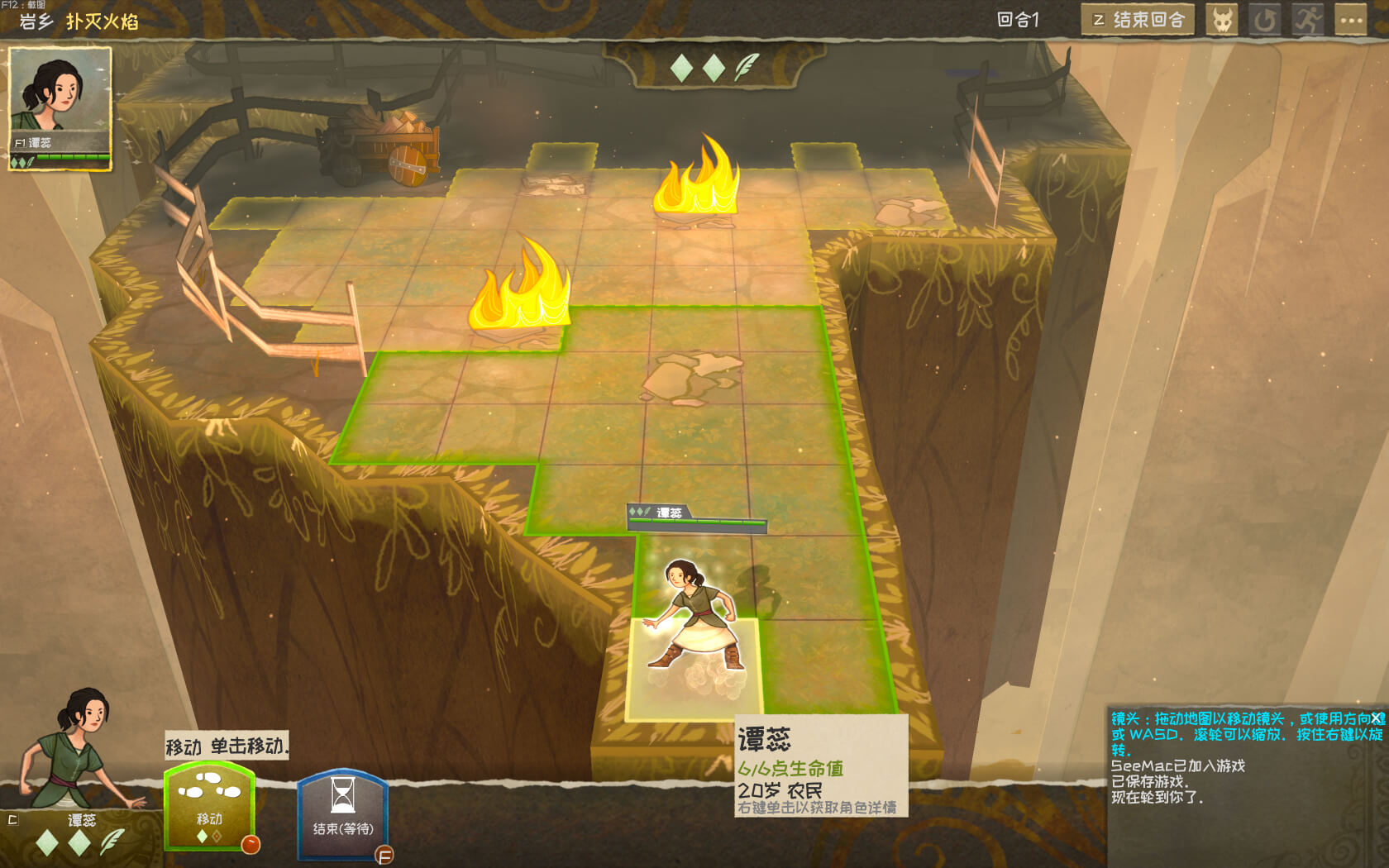The width and height of the screenshot is (1389, 868).
Task: Open the three-dots options menu
Action: pos(1351,20)
